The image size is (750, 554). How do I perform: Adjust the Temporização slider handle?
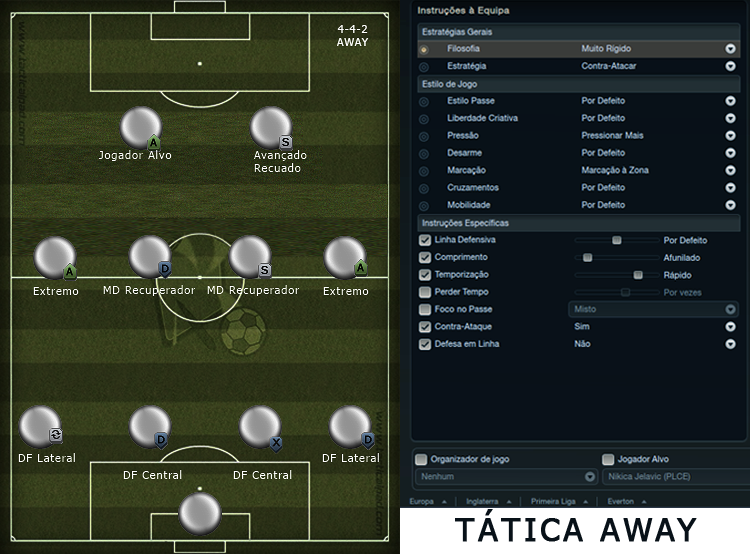638,274
